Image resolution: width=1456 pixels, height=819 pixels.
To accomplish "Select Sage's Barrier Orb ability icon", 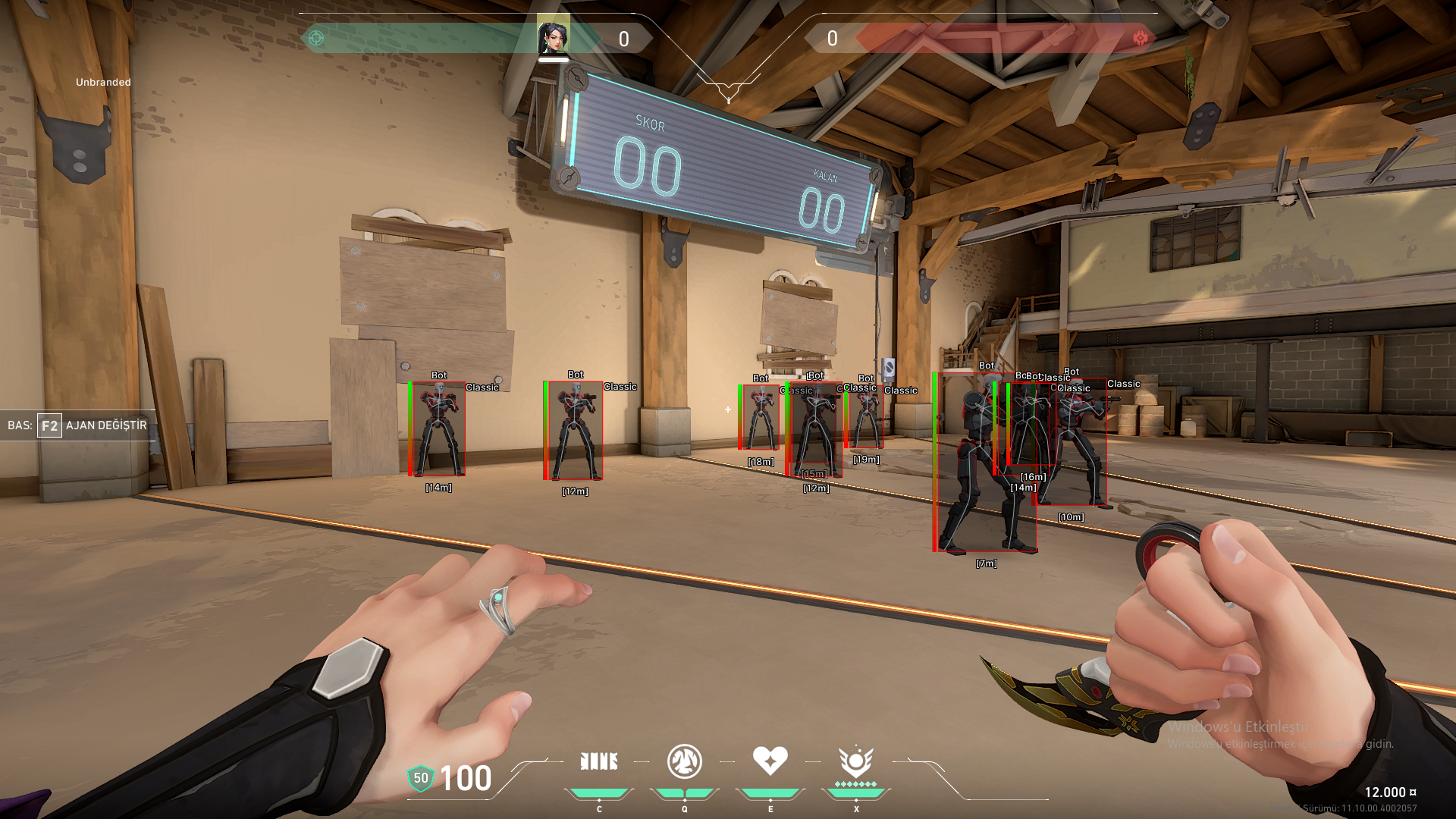I will pyautogui.click(x=600, y=761).
